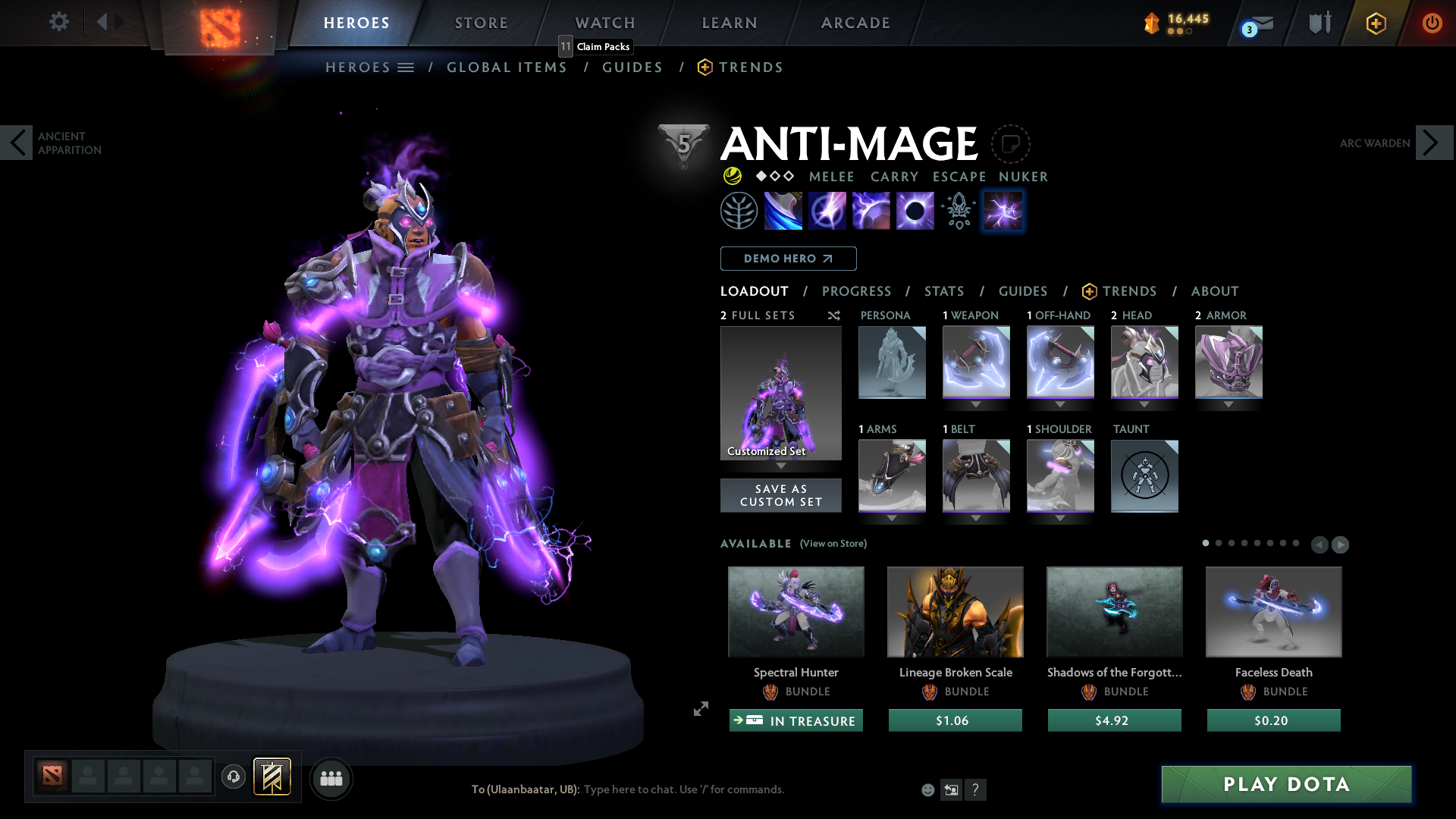Open the settings gear icon

click(59, 22)
